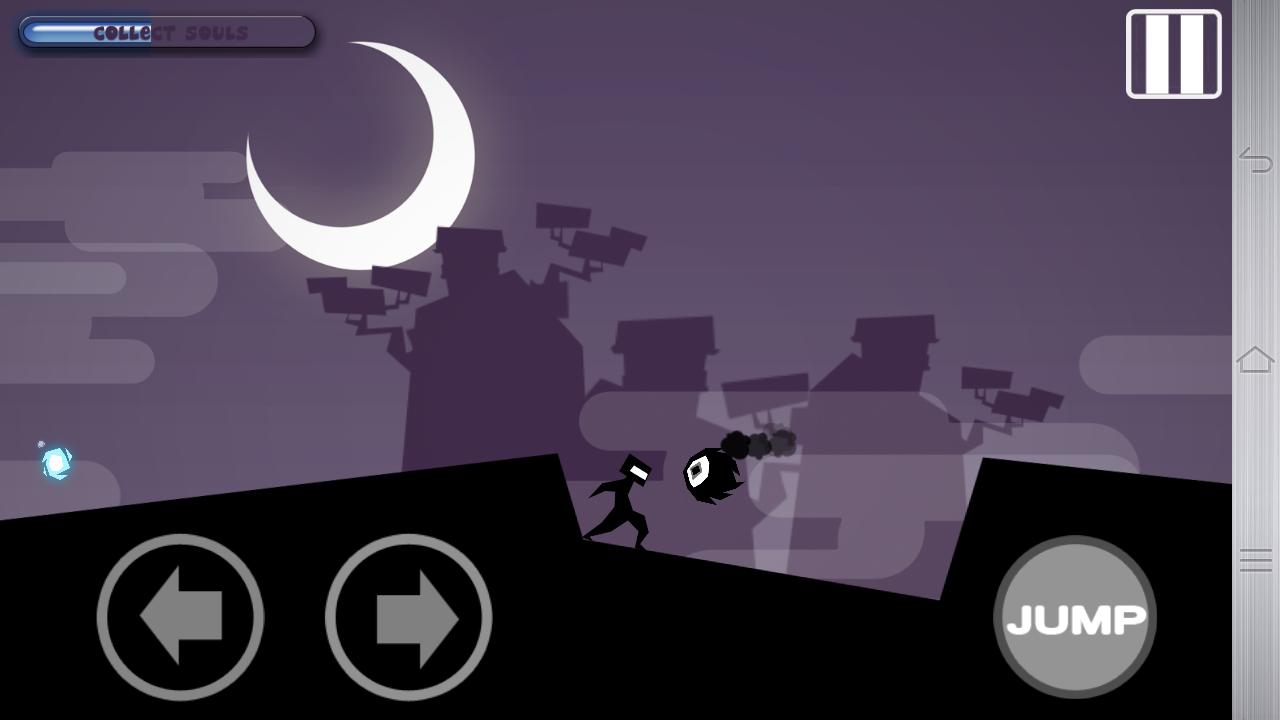This screenshot has height=720, width=1280.
Task: Tap the round bomb enemy with the eye
Action: [x=710, y=473]
